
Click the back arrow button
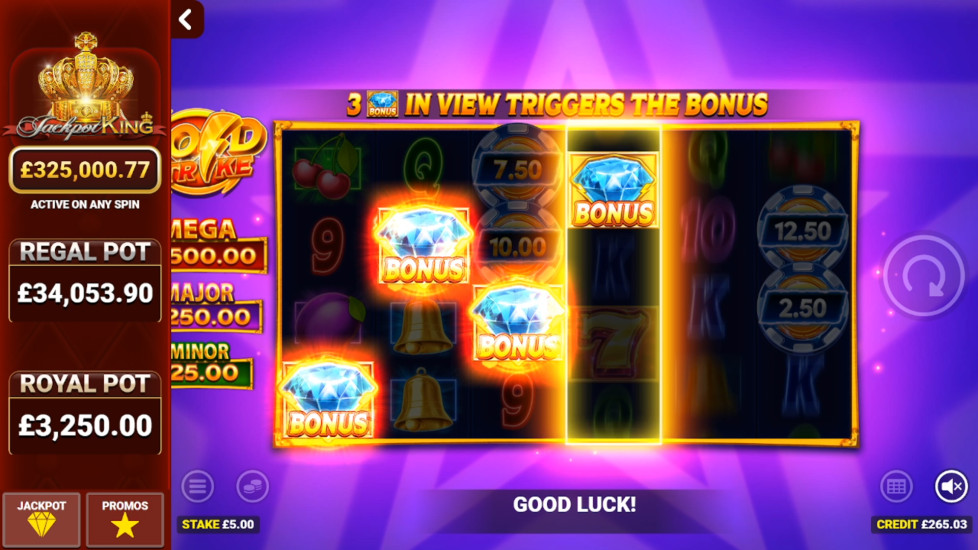(185, 20)
